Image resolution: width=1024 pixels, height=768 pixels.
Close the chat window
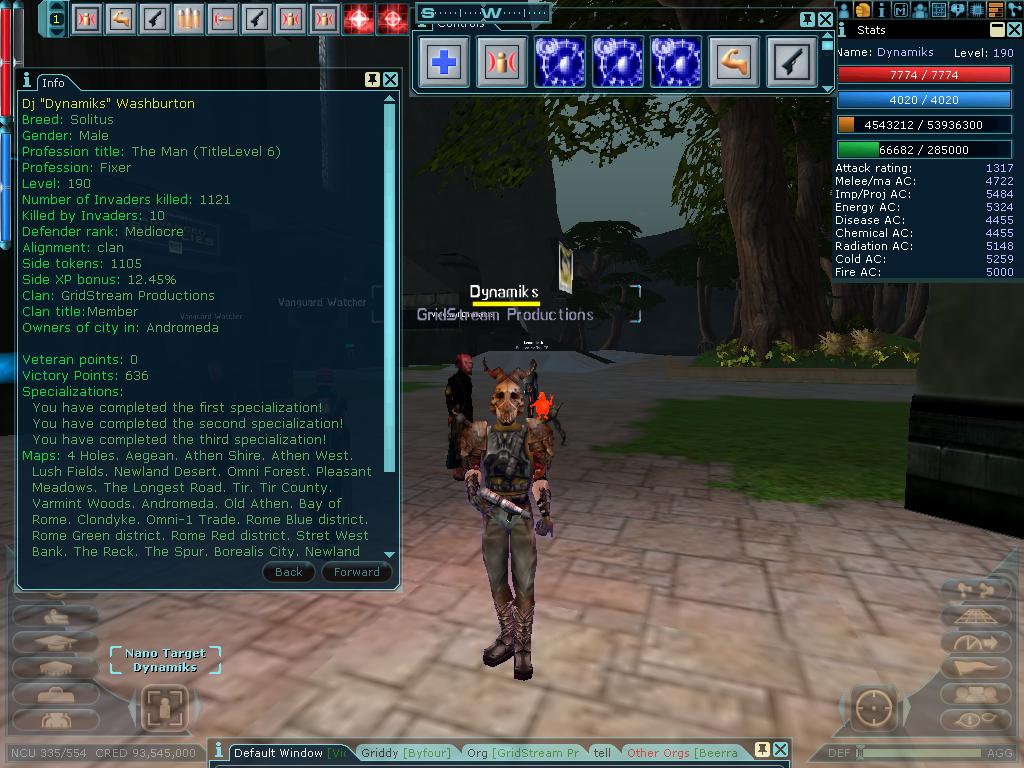pos(781,749)
